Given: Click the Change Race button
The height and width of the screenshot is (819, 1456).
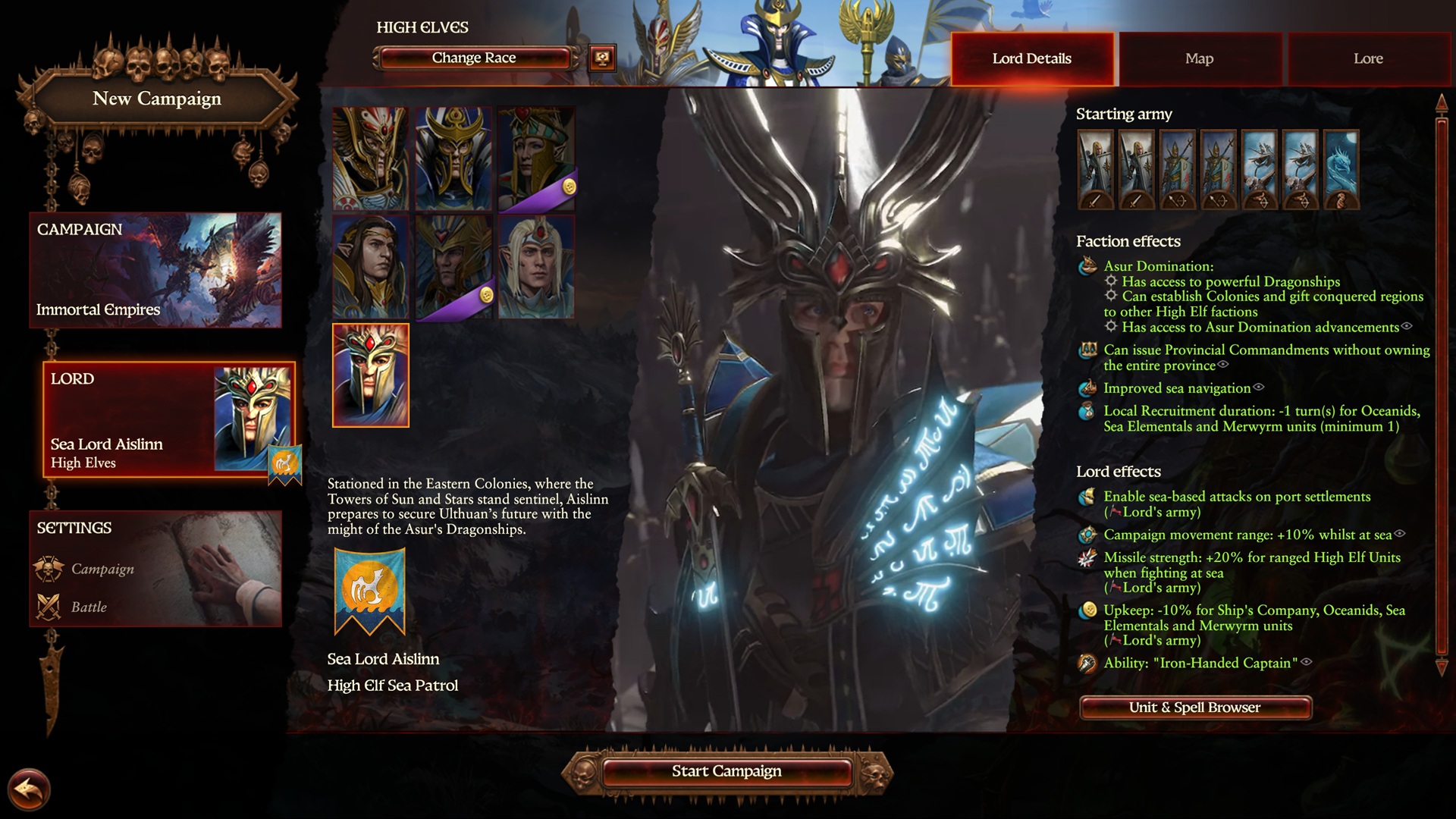Looking at the screenshot, I should click(473, 57).
